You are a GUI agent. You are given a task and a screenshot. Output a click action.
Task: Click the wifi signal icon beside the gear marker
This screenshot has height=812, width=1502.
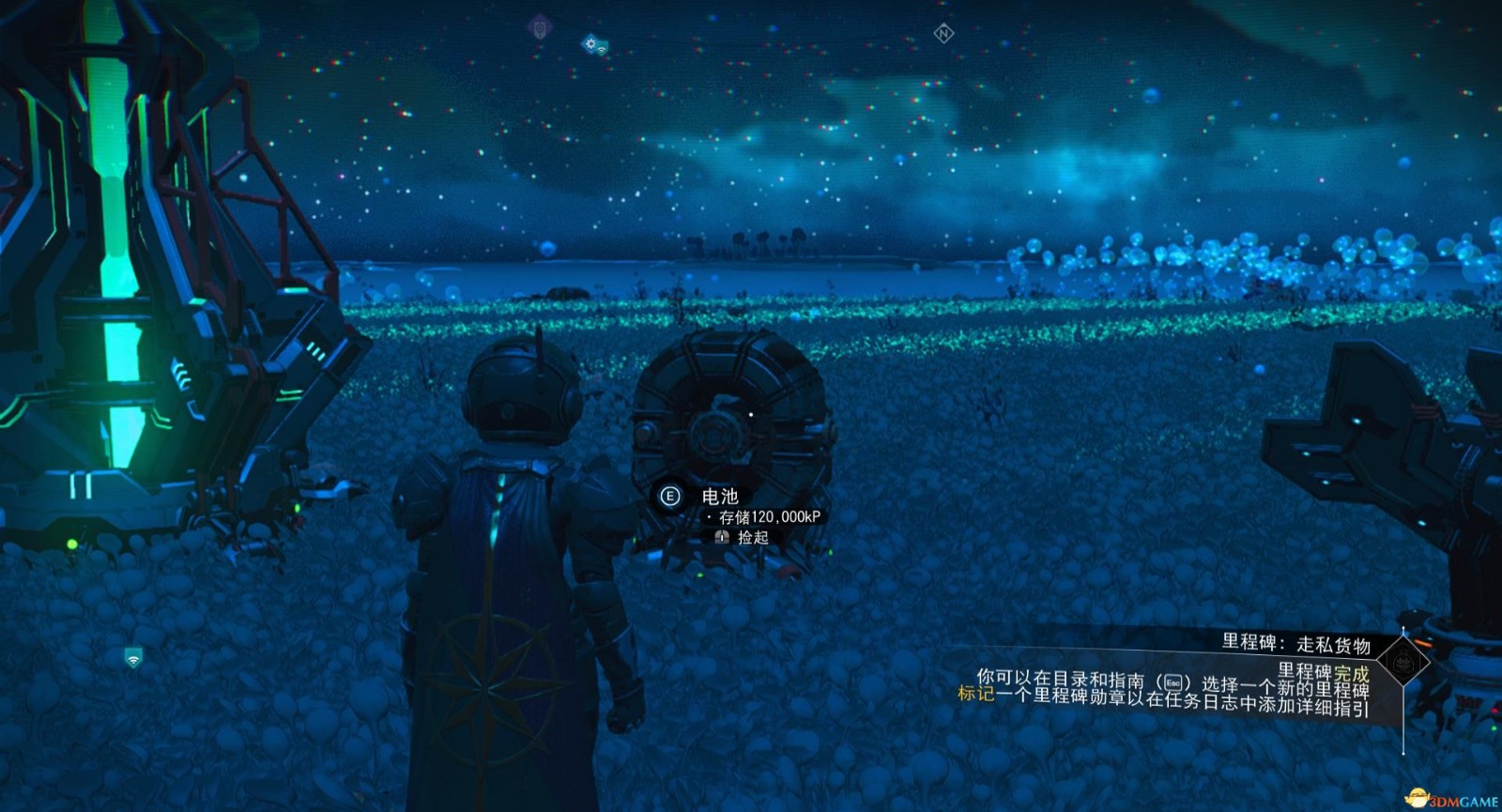pos(602,50)
